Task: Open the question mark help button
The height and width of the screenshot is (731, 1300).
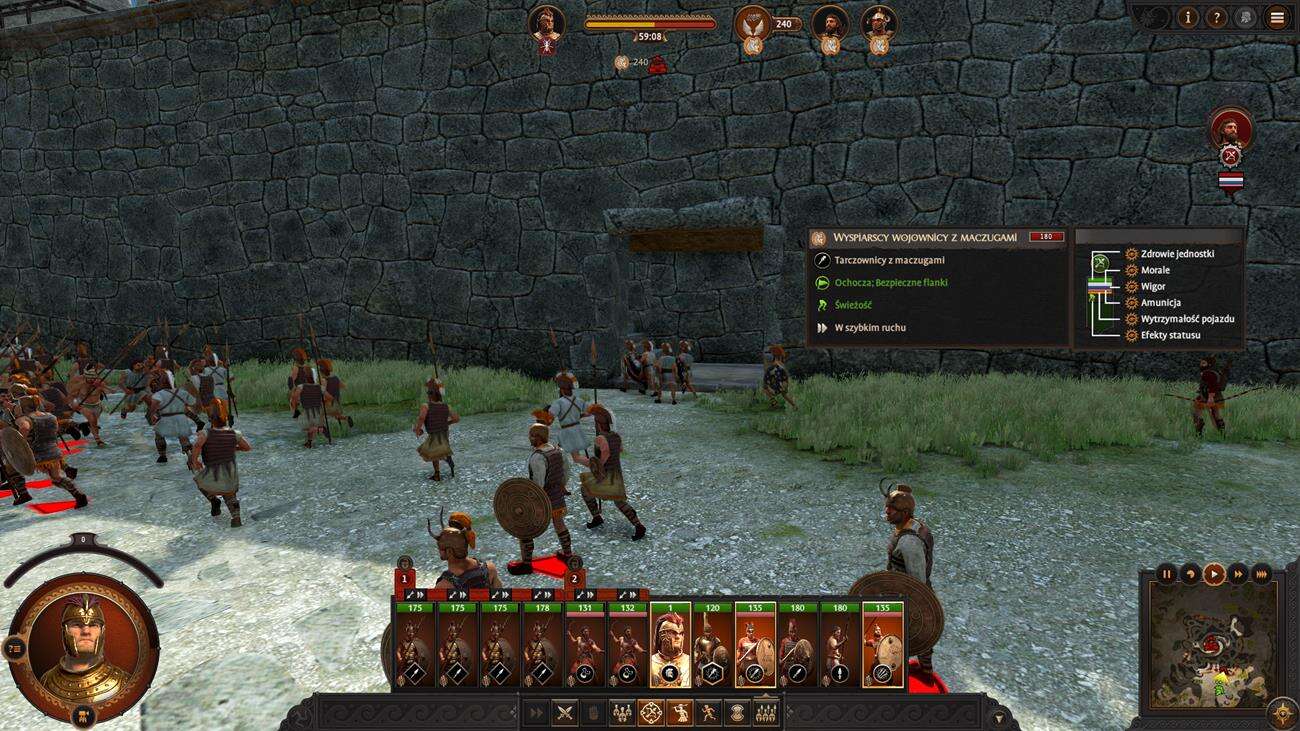Action: coord(1217,17)
